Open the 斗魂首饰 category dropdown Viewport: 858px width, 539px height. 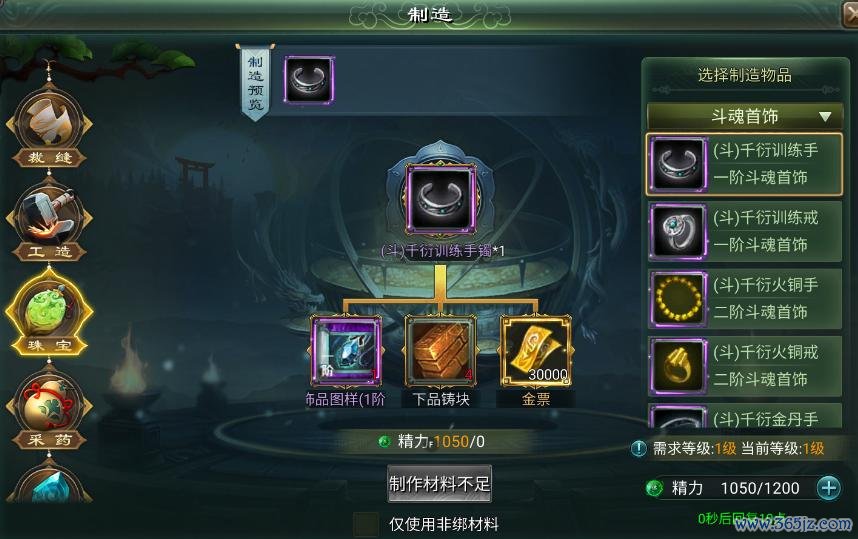pyautogui.click(x=744, y=116)
